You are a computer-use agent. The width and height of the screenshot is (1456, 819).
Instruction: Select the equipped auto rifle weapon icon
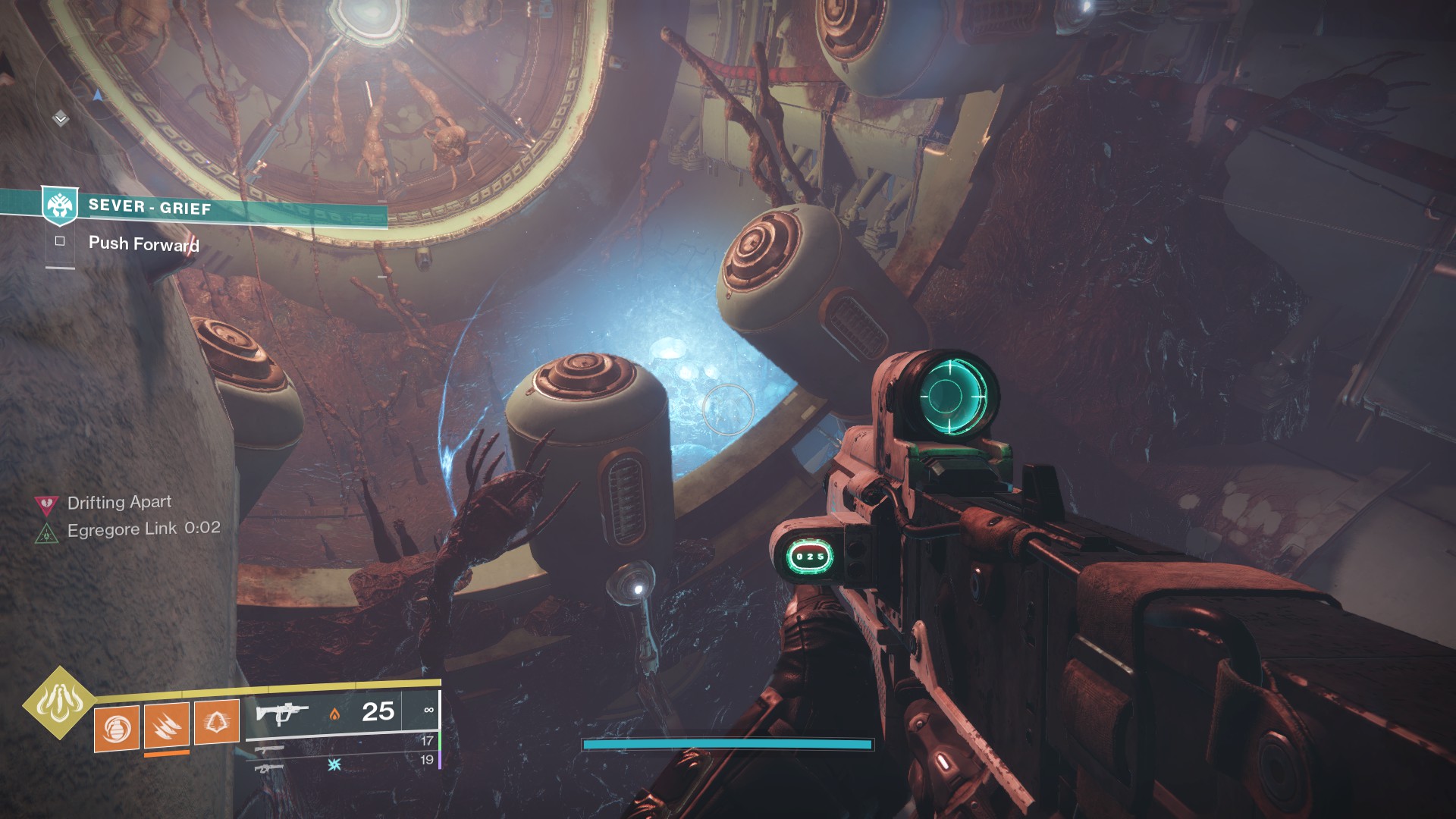pos(282,714)
